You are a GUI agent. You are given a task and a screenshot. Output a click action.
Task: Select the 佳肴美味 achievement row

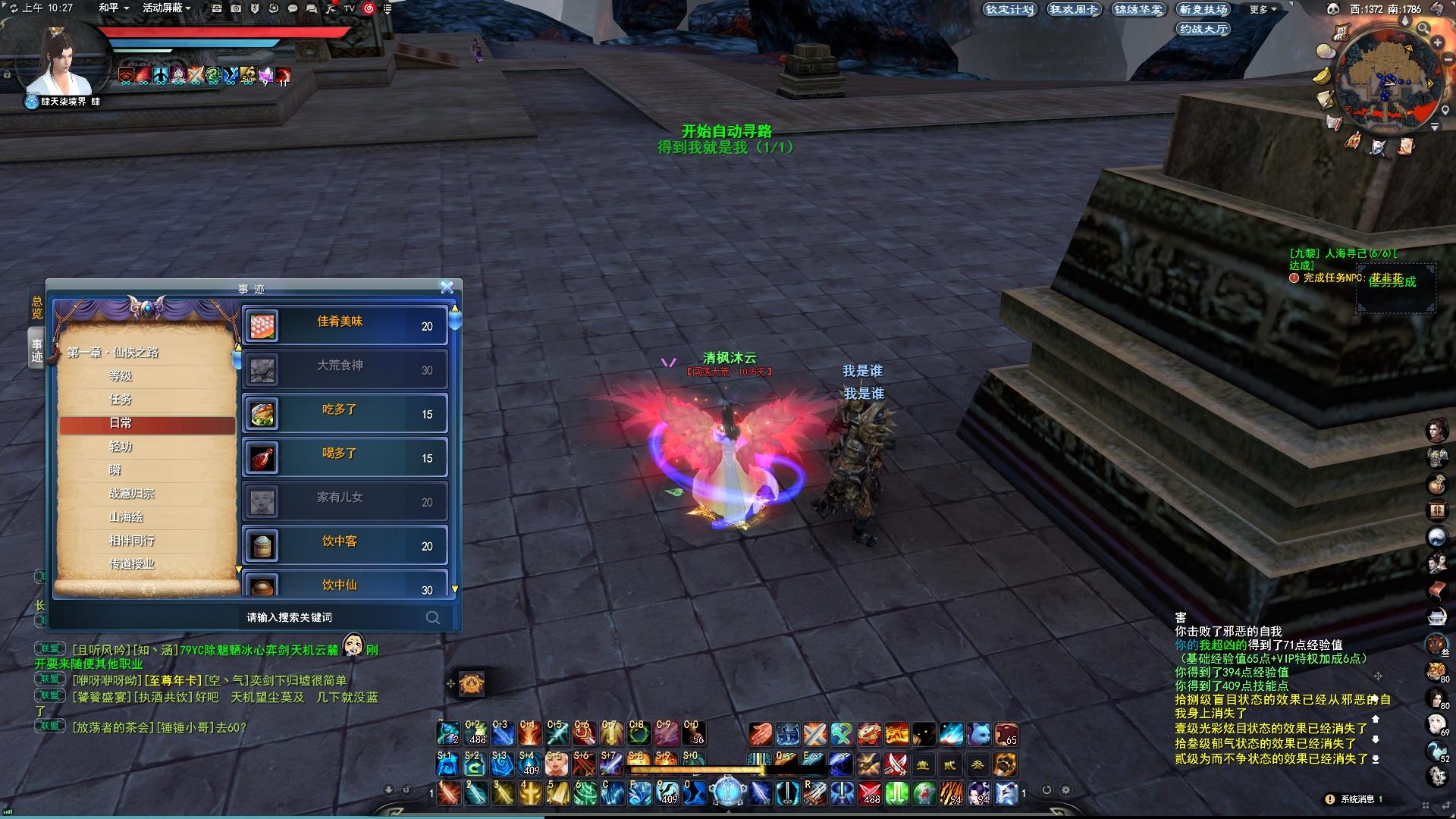coord(345,325)
